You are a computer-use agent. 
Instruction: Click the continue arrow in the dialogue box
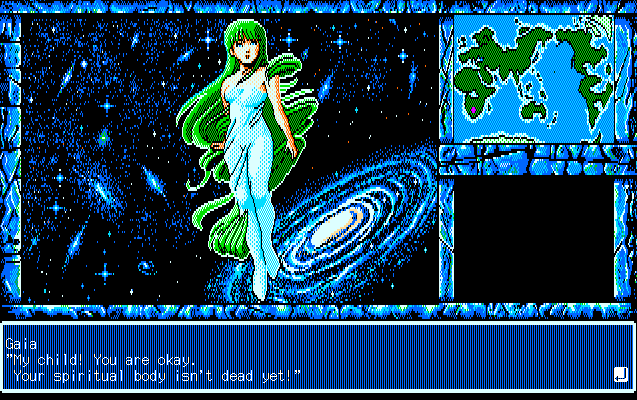(x=619, y=375)
